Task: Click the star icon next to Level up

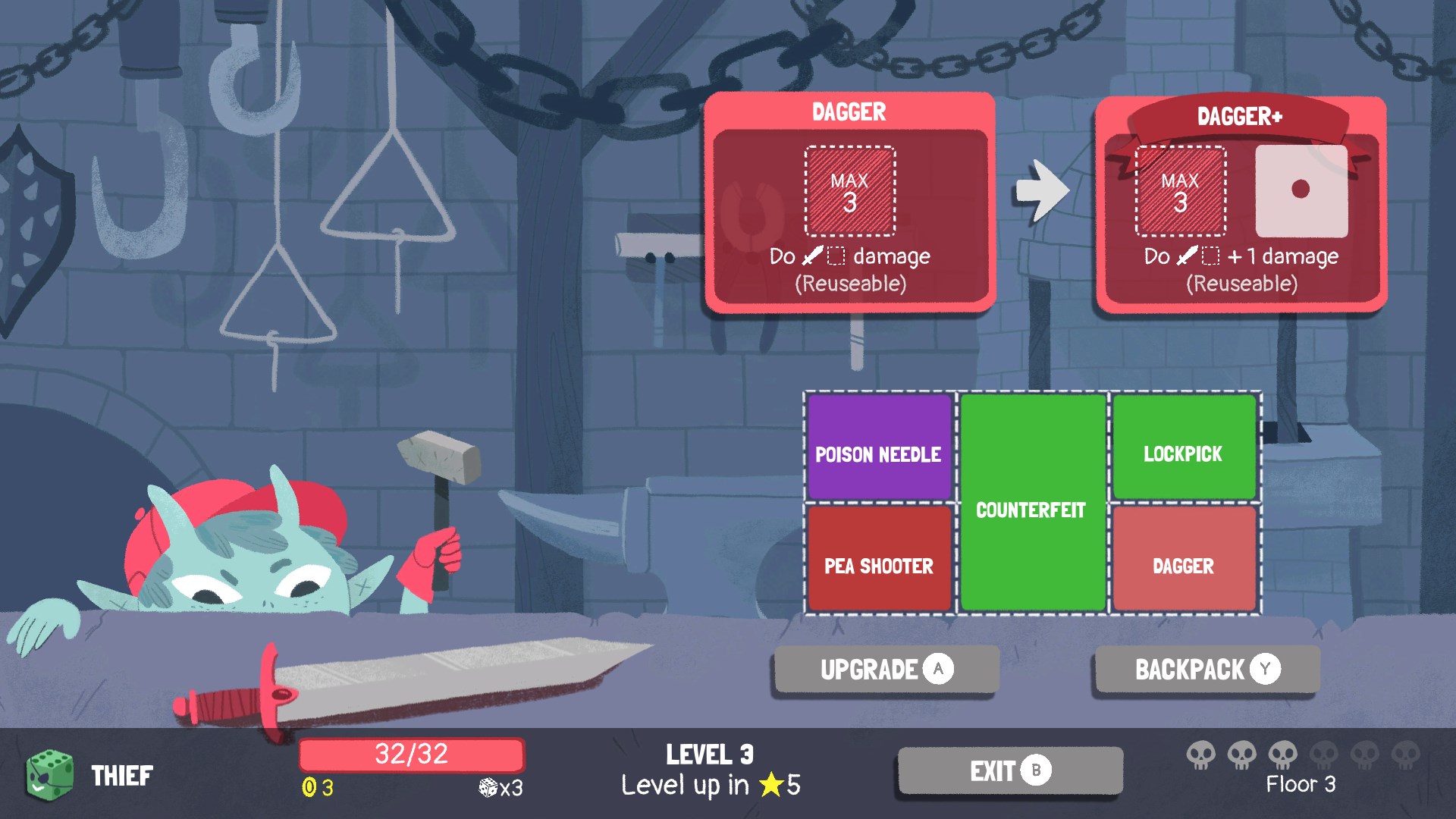Action: (x=770, y=786)
